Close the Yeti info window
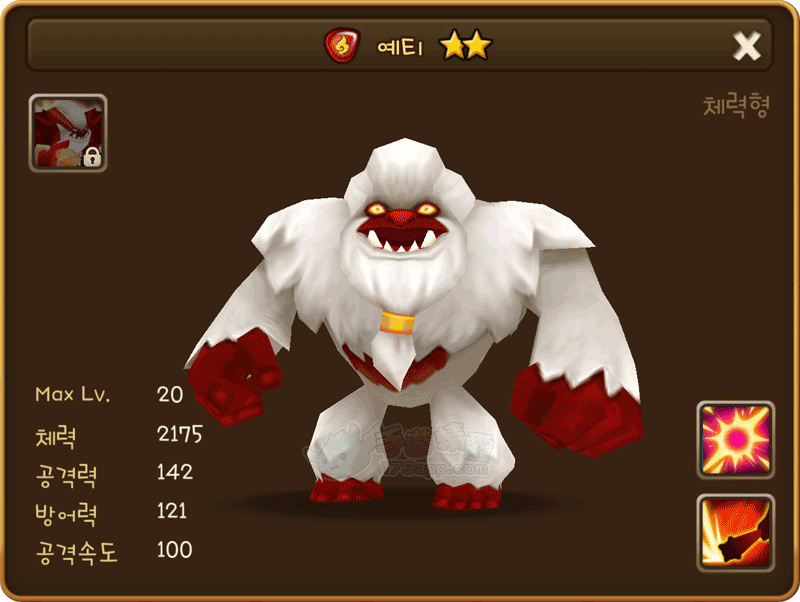This screenshot has height=602, width=800. pos(747,45)
